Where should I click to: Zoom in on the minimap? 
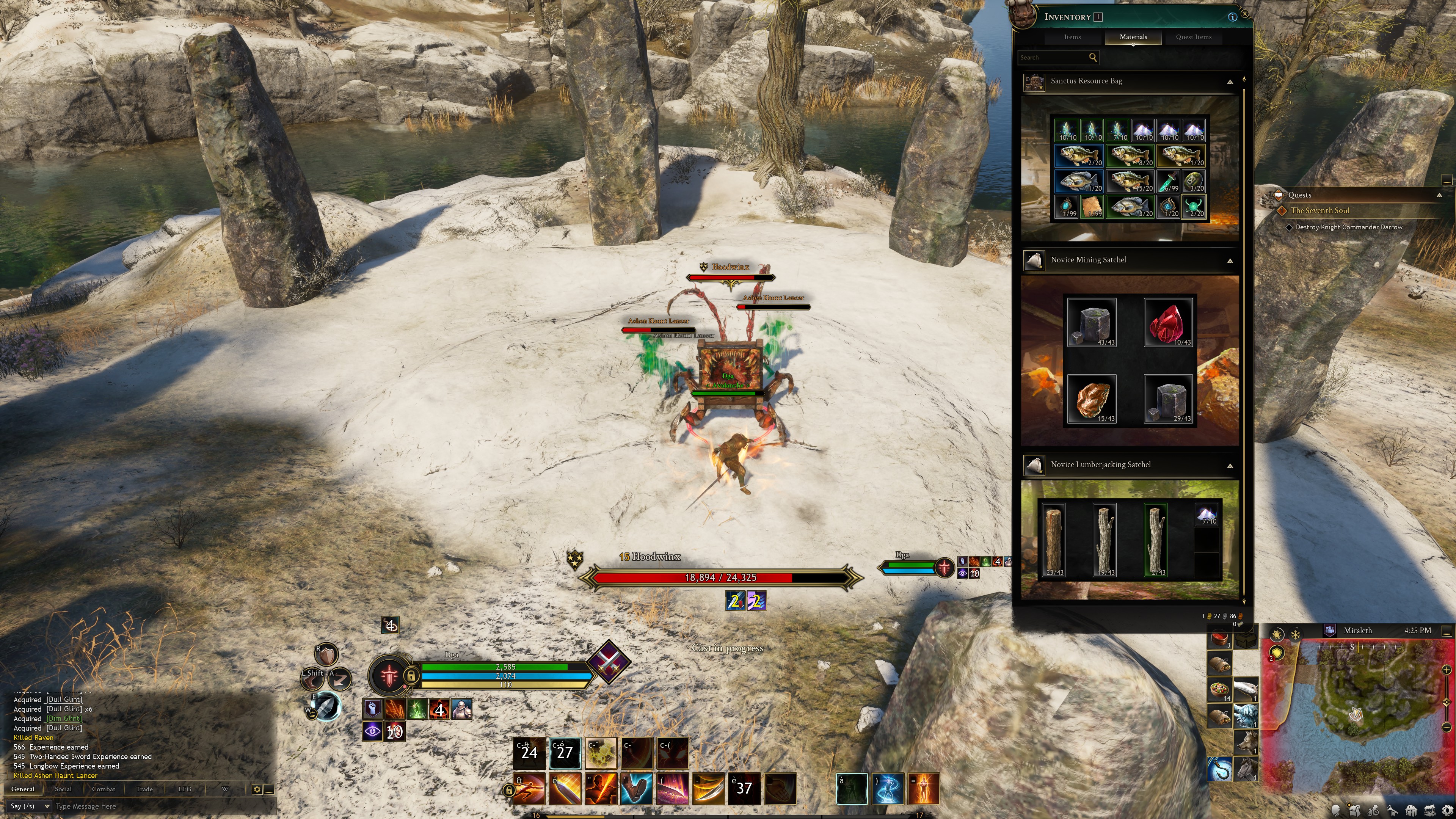pos(1447,670)
